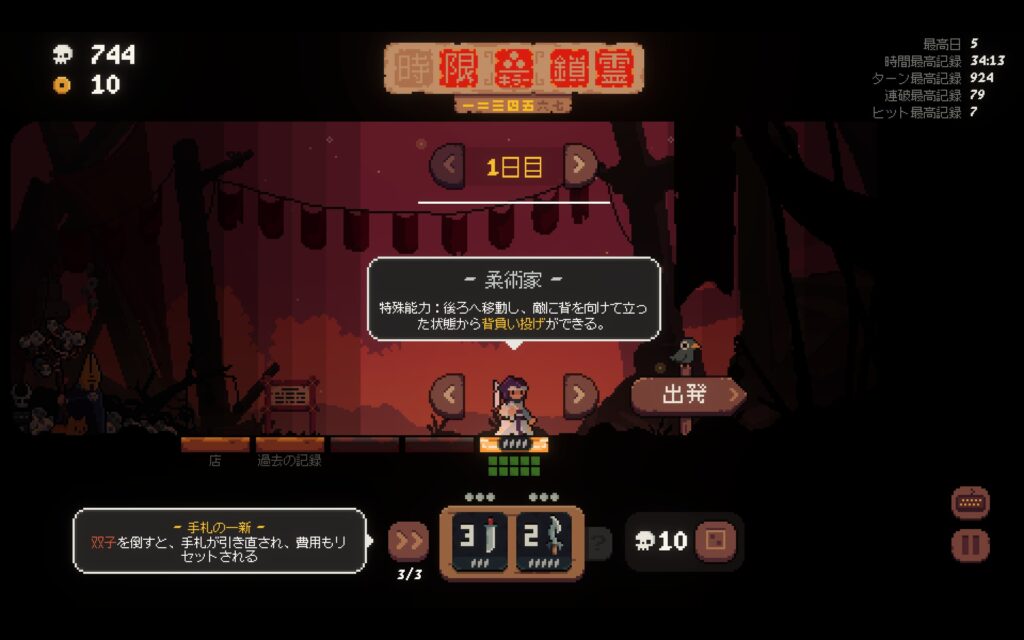Switch to the previous character
The width and height of the screenshot is (1024, 640).
pos(447,394)
